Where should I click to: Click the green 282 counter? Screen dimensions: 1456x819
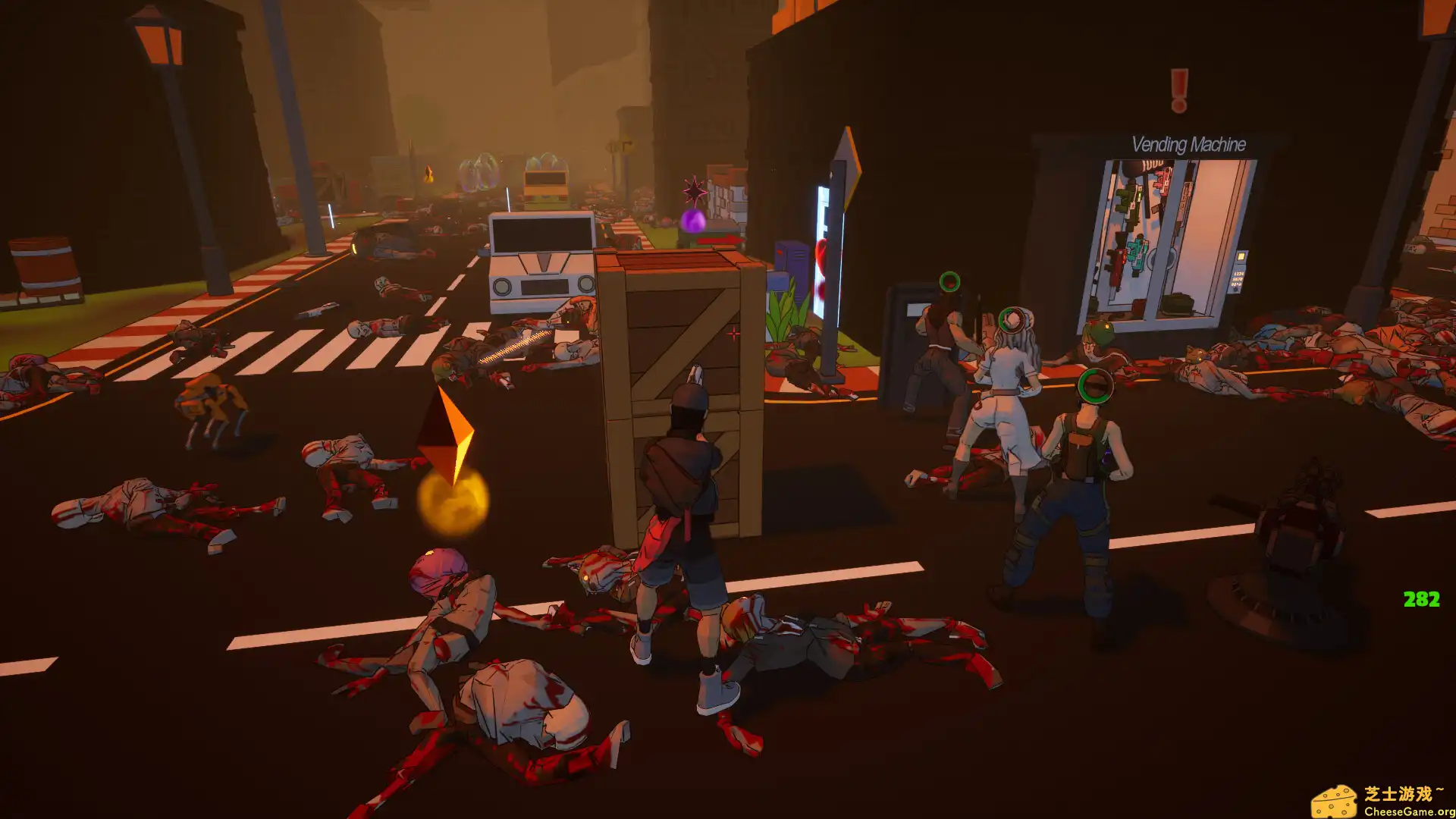click(1421, 598)
